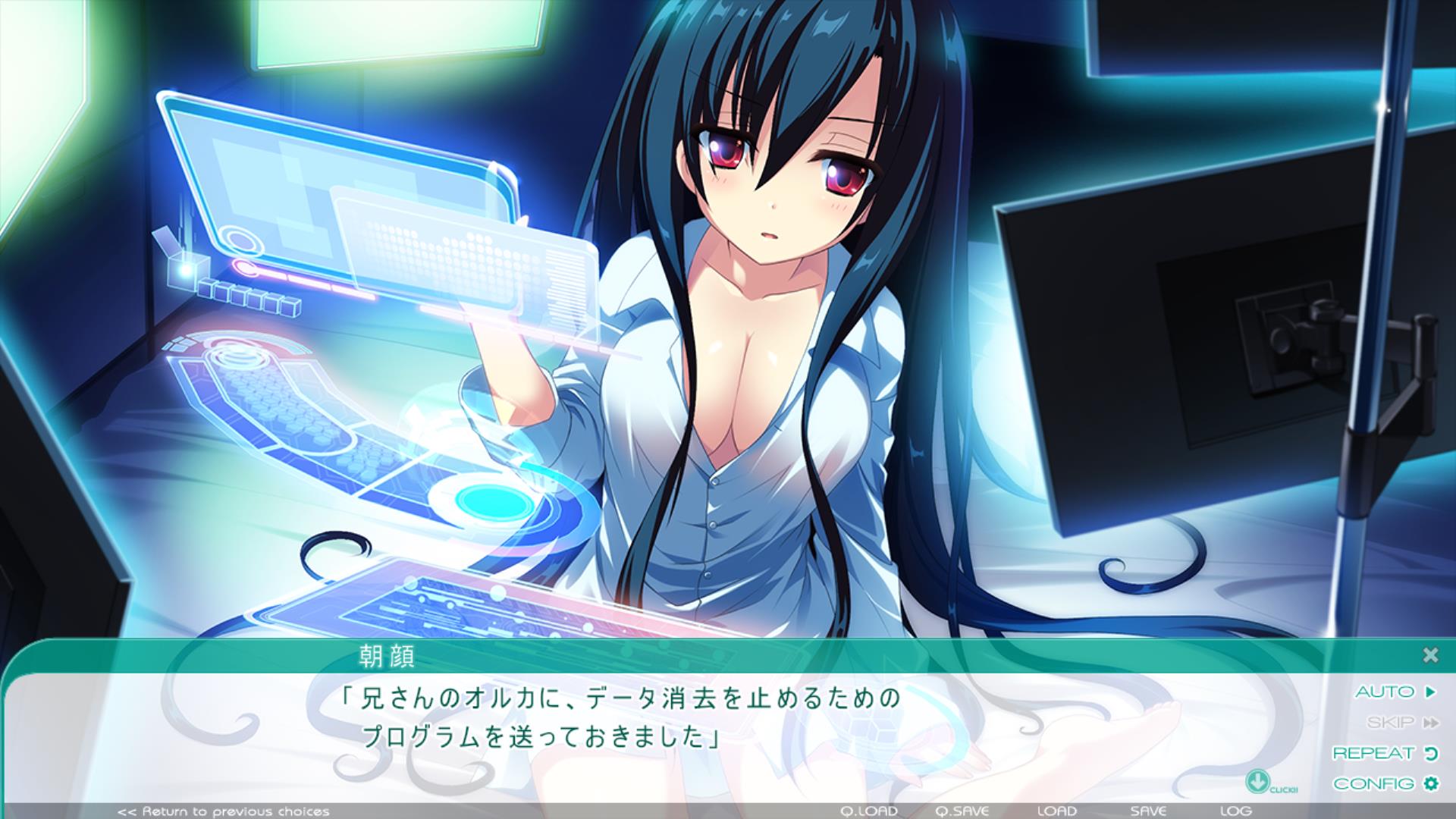This screenshot has width=1456, height=819.
Task: Show the dialogue LOG
Action: pyautogui.click(x=1235, y=811)
